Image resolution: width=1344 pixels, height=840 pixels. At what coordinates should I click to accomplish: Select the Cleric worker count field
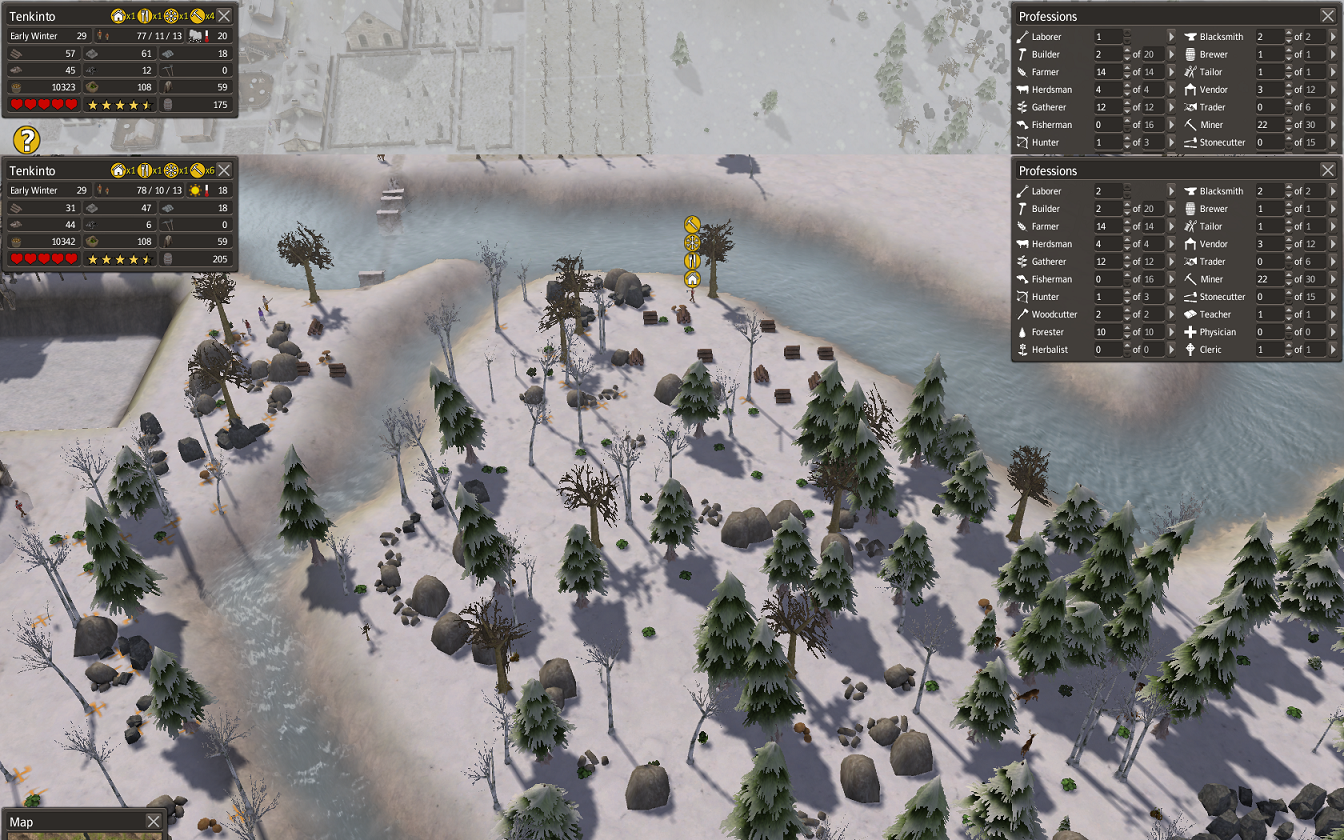click(x=1266, y=350)
